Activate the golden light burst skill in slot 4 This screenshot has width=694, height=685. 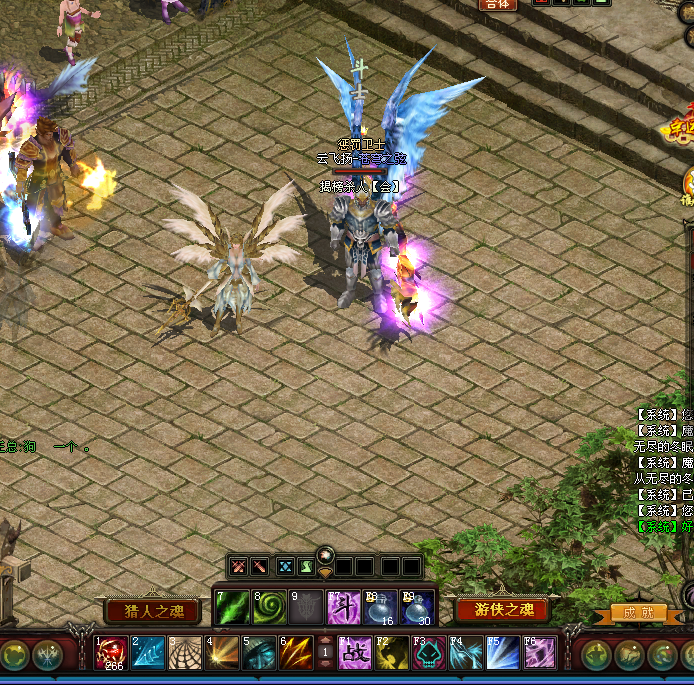click(x=221, y=653)
